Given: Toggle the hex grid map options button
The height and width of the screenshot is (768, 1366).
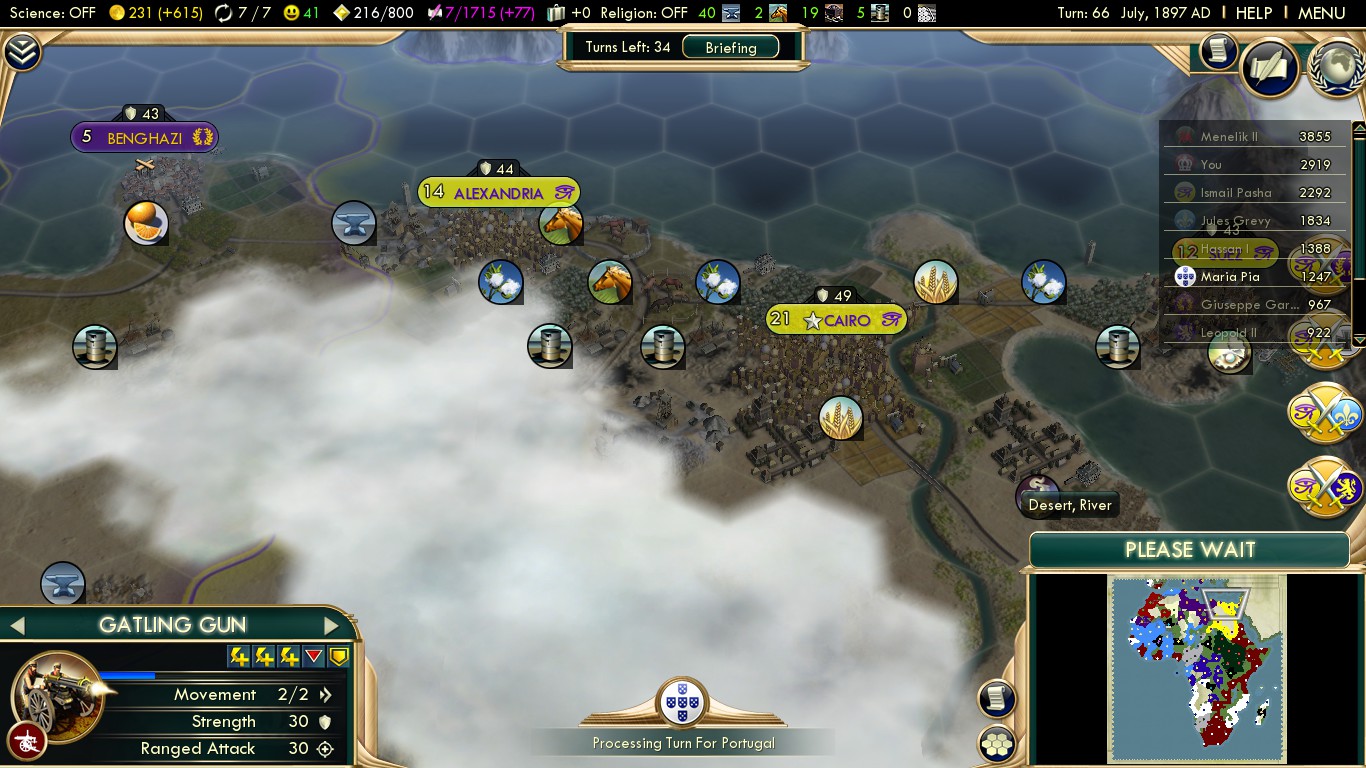Looking at the screenshot, I should tap(997, 743).
